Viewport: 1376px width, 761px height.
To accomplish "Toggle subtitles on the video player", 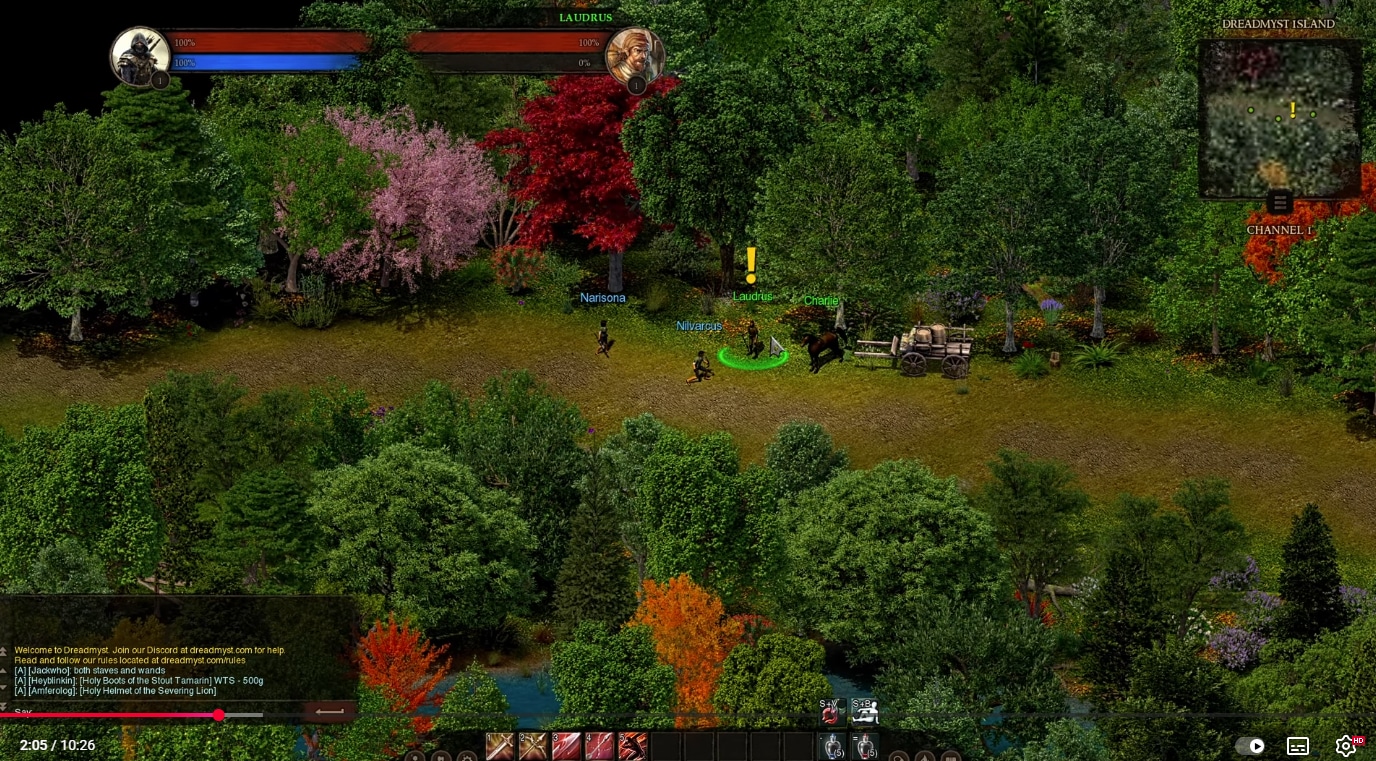I will [x=1297, y=746].
